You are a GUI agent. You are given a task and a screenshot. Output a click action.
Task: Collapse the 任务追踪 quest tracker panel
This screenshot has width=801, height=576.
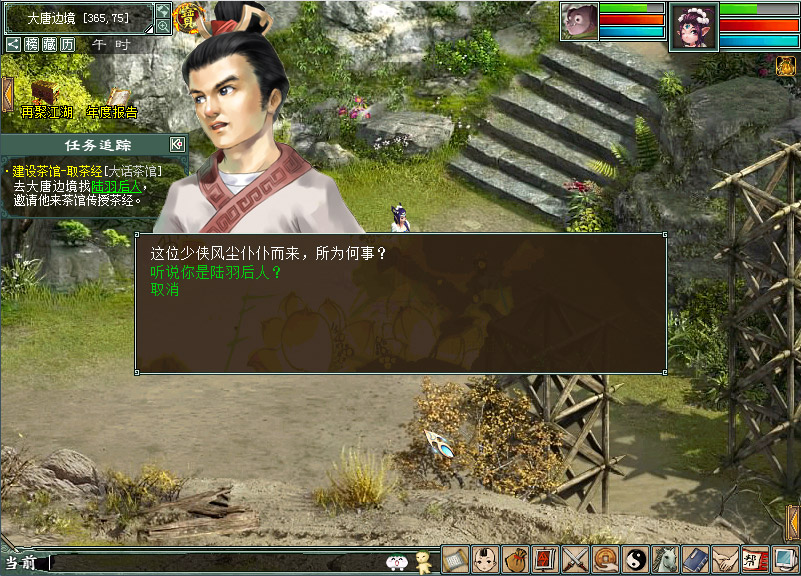tap(176, 144)
